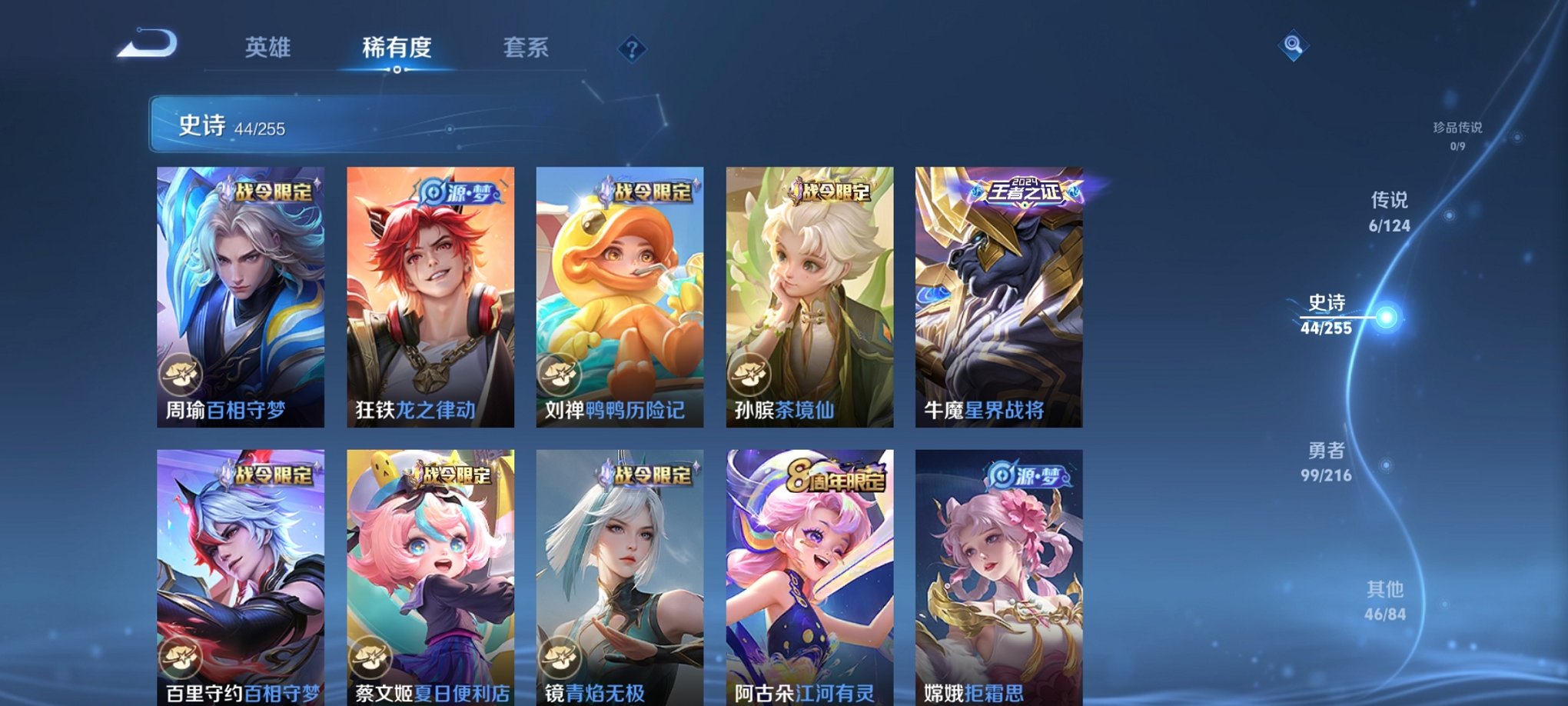This screenshot has width=1568, height=706.
Task: Open search using the magnifier icon
Action: pos(1294,46)
